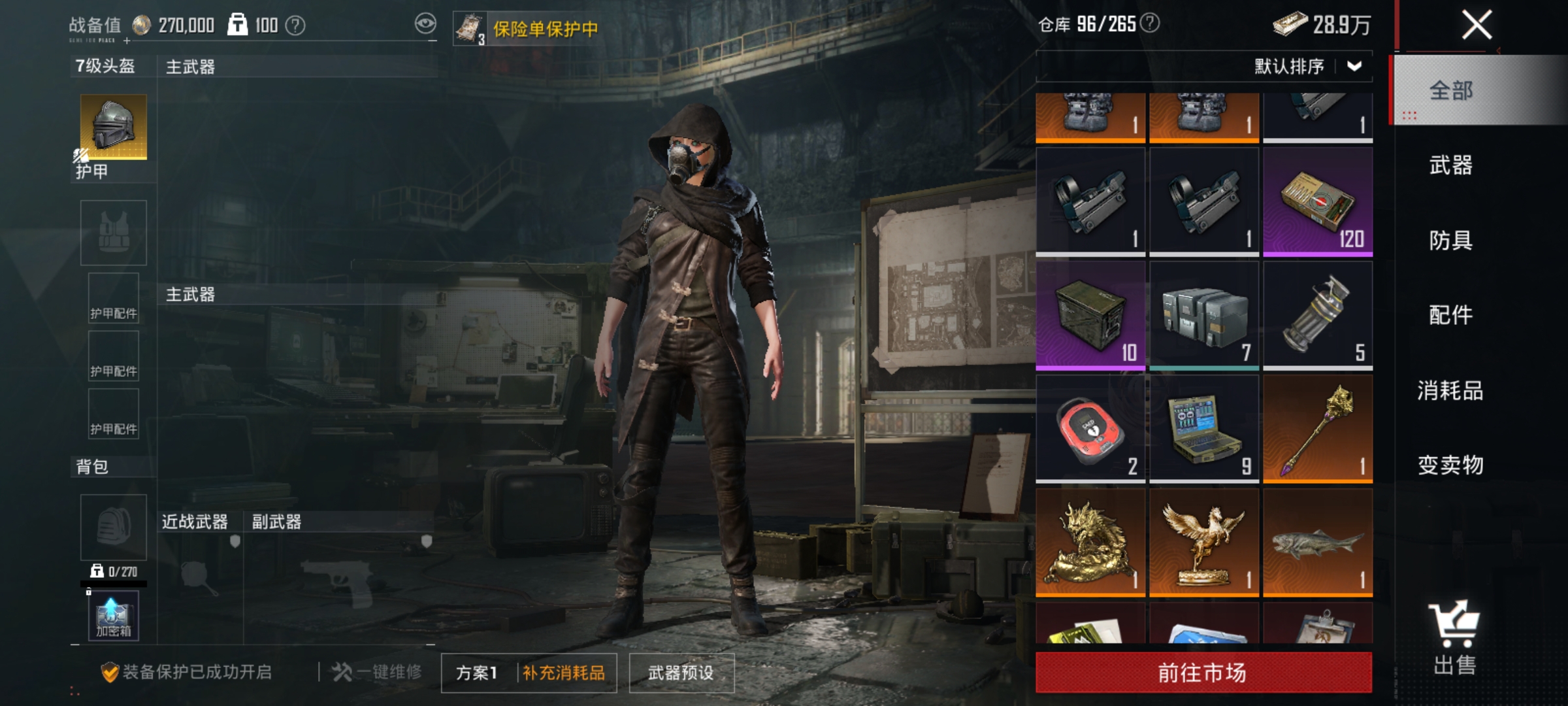Click the 装备保护已成功开启 shield badge
The image size is (1568, 706).
click(x=111, y=673)
